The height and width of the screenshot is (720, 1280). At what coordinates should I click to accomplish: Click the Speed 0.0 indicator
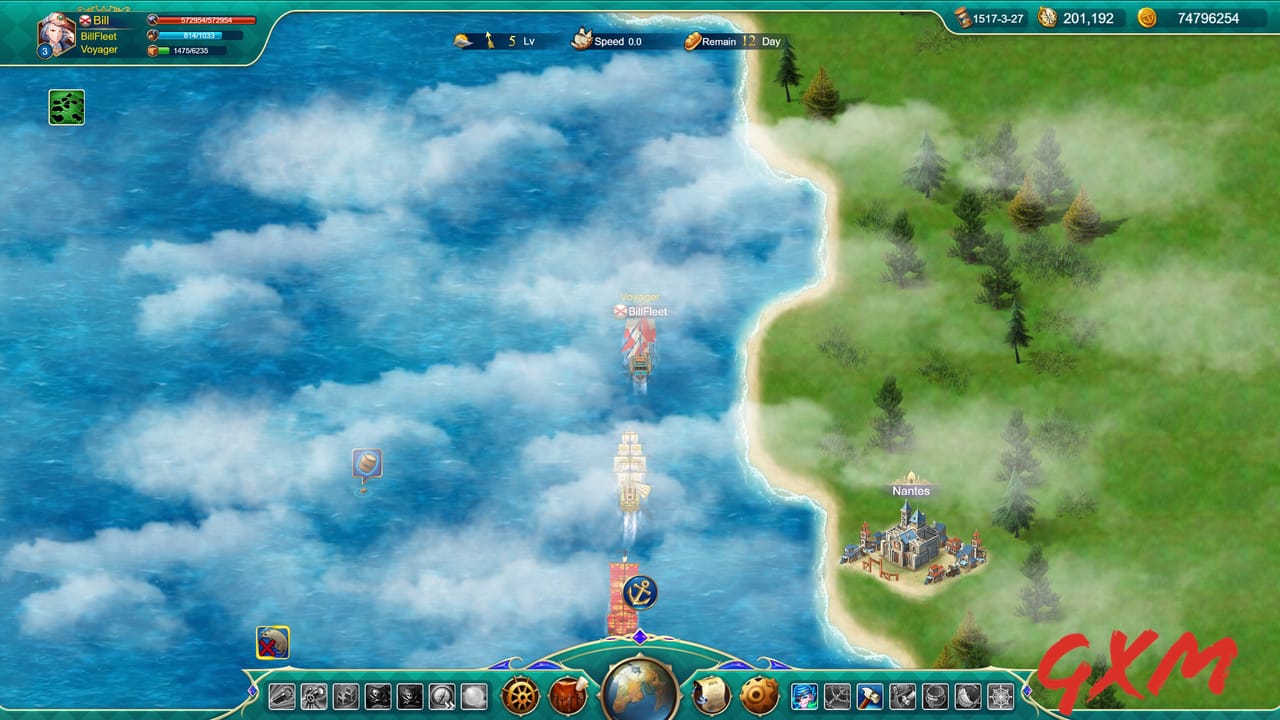pyautogui.click(x=614, y=42)
